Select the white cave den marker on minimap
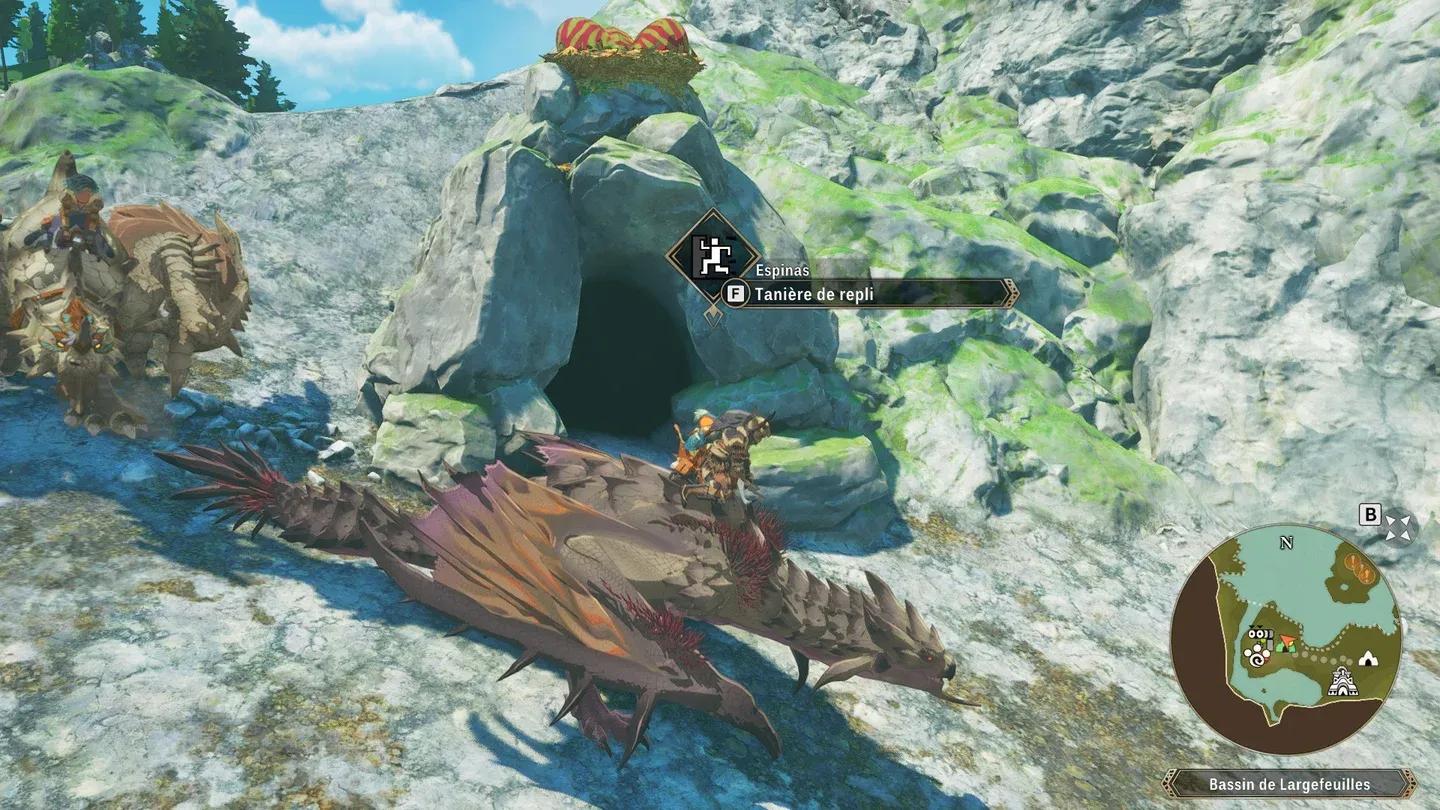This screenshot has width=1440, height=810. pos(1367,658)
